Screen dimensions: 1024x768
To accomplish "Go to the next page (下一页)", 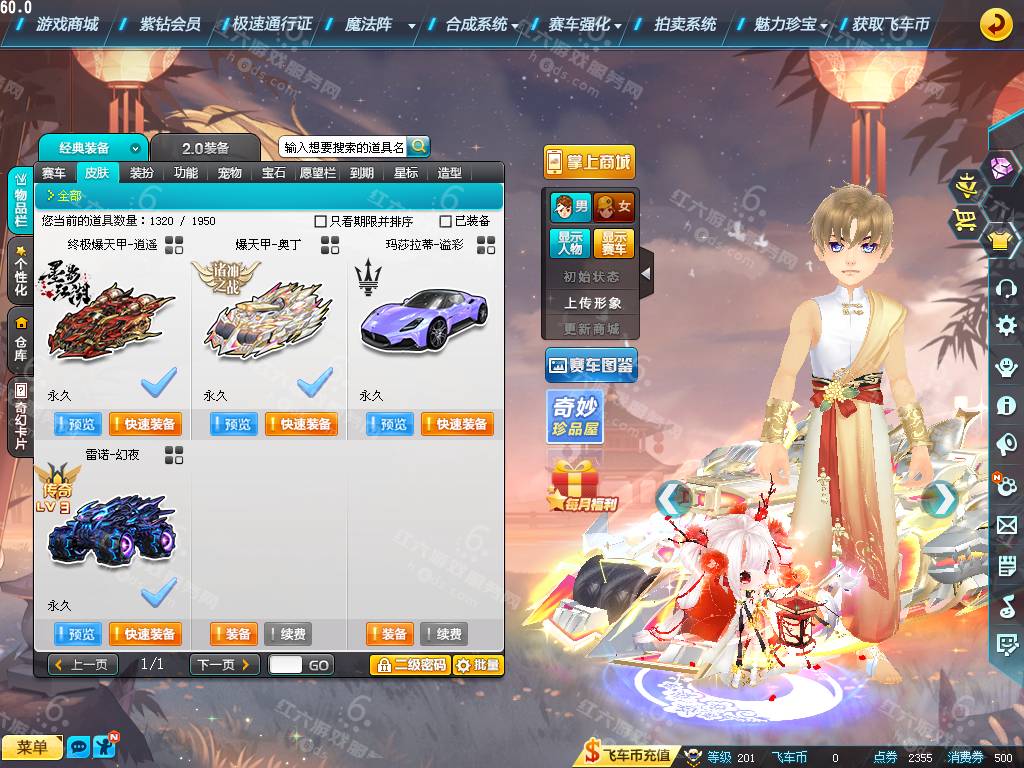I will [x=225, y=664].
